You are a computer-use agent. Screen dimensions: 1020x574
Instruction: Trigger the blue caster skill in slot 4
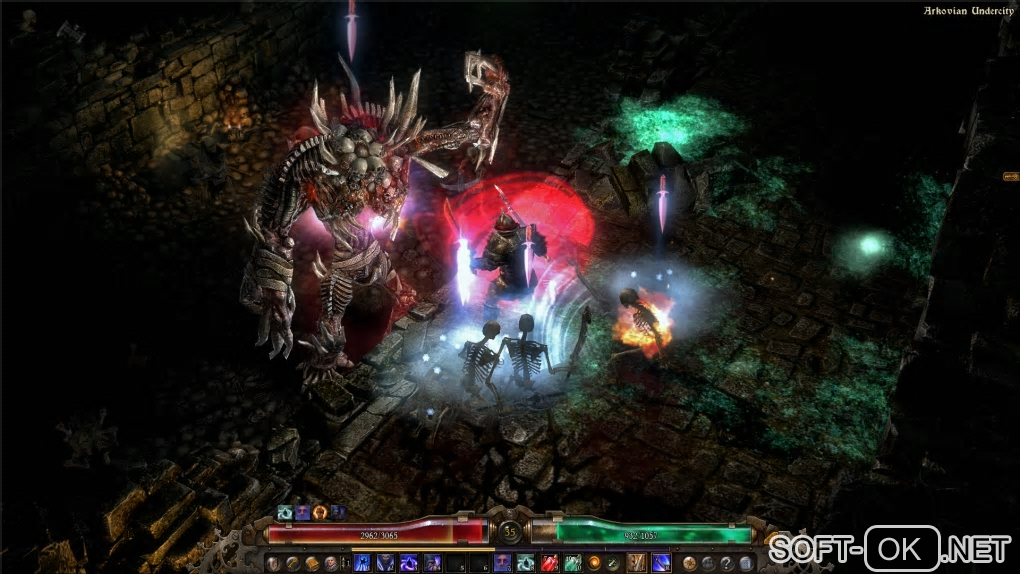tap(432, 563)
